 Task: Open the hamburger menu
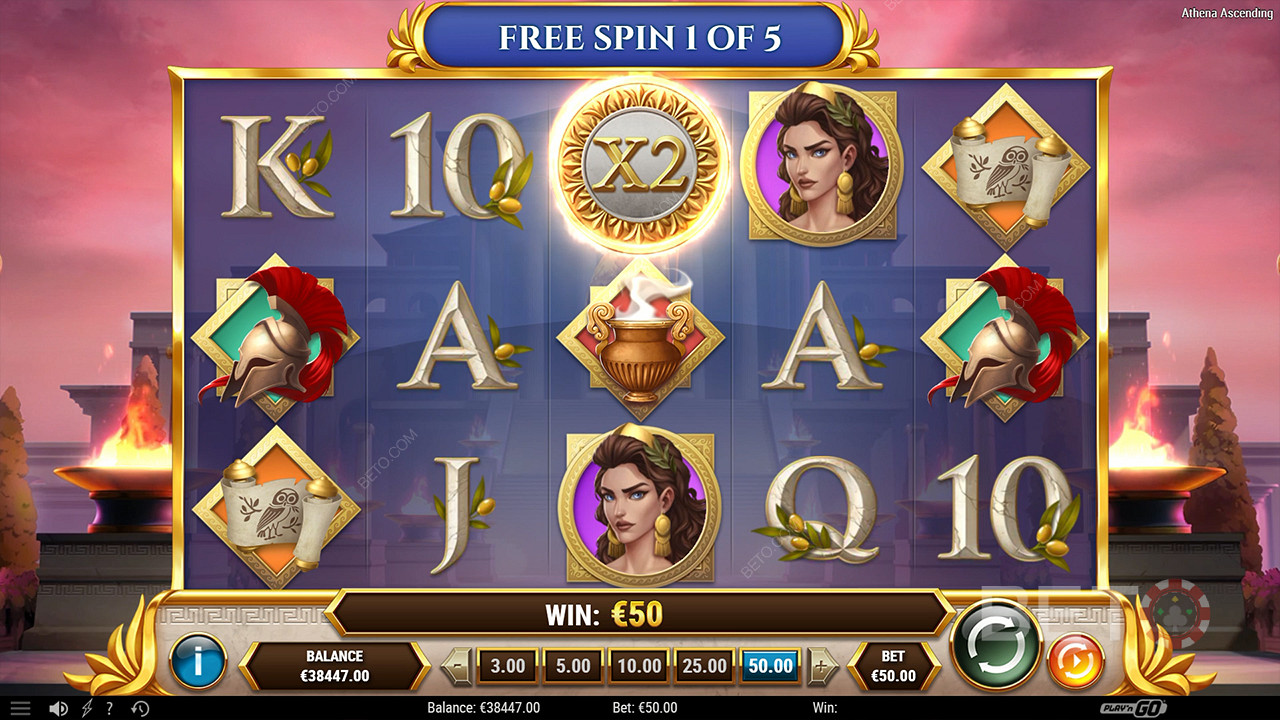(20, 708)
